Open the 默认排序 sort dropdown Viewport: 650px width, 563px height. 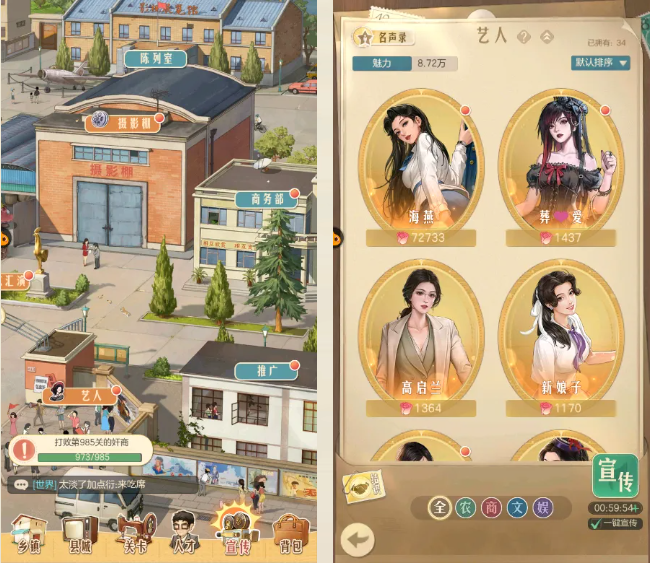coord(601,62)
